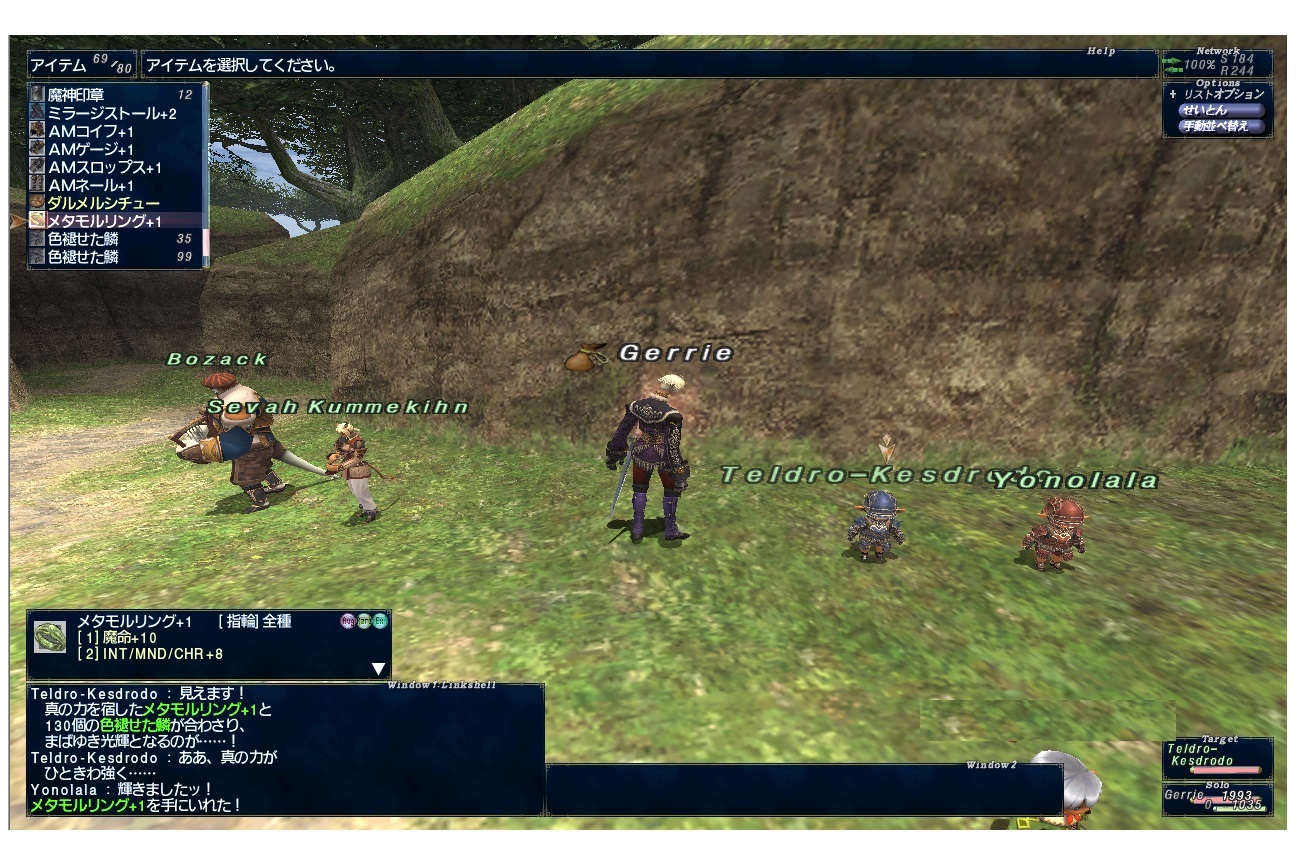Click the ミラージュストール+2 stole icon

[x=35, y=113]
